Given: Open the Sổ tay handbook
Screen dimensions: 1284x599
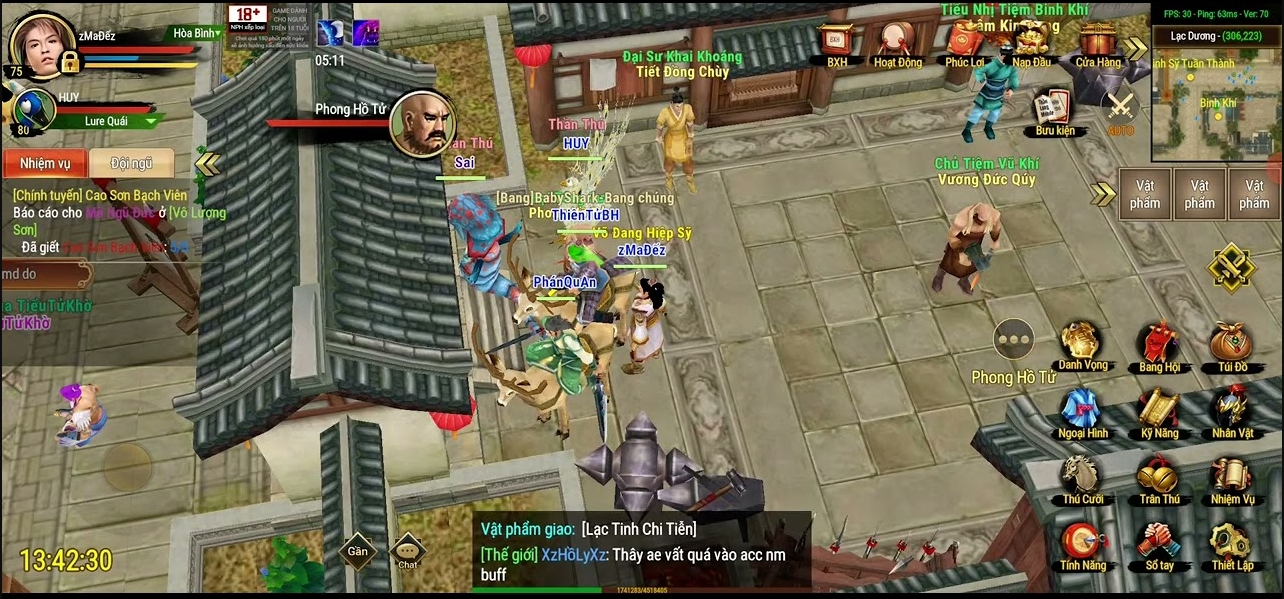Looking at the screenshot, I should coord(1159,545).
